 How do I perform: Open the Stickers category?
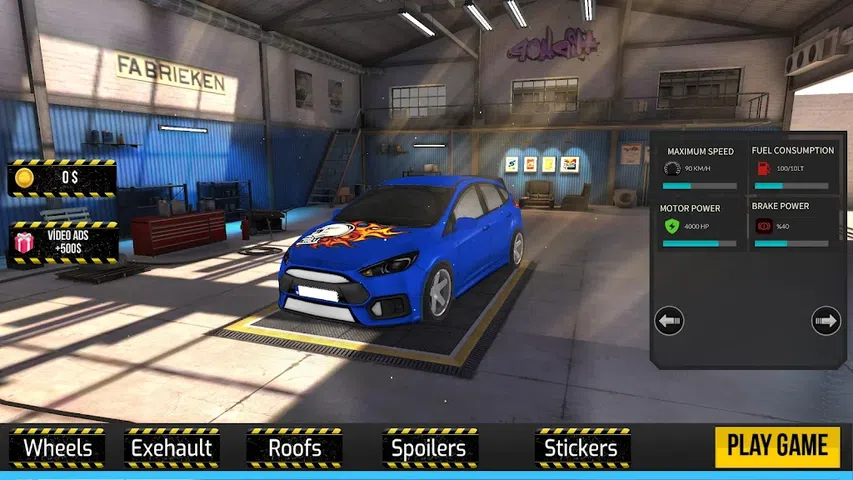[581, 448]
